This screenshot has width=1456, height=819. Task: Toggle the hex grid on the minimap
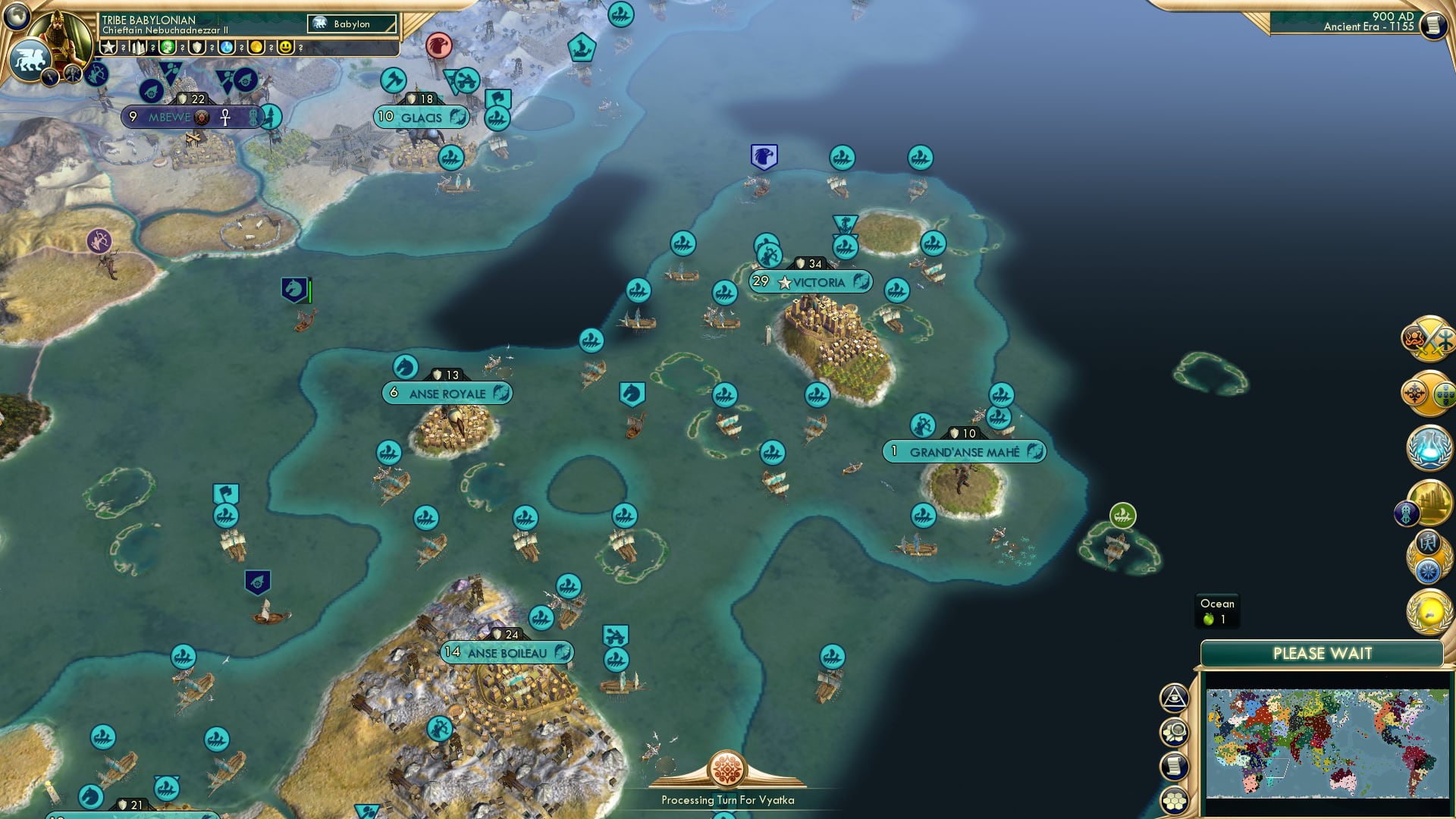[x=1174, y=800]
